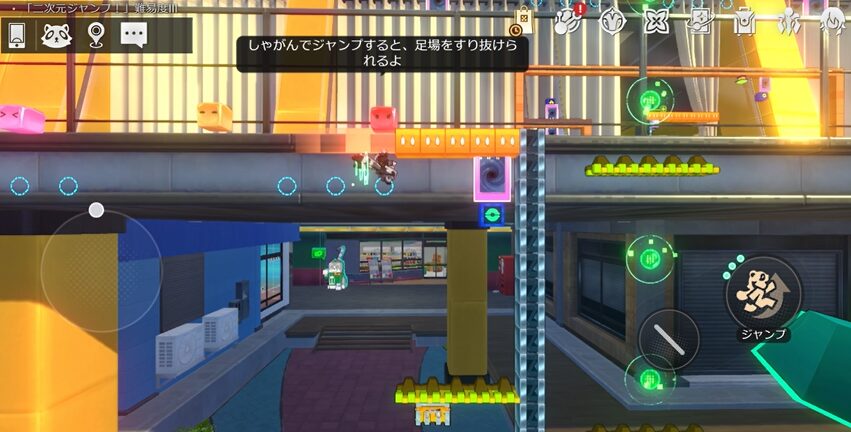The image size is (851, 432).
Task: Open the map location pin icon
Action: 95,35
